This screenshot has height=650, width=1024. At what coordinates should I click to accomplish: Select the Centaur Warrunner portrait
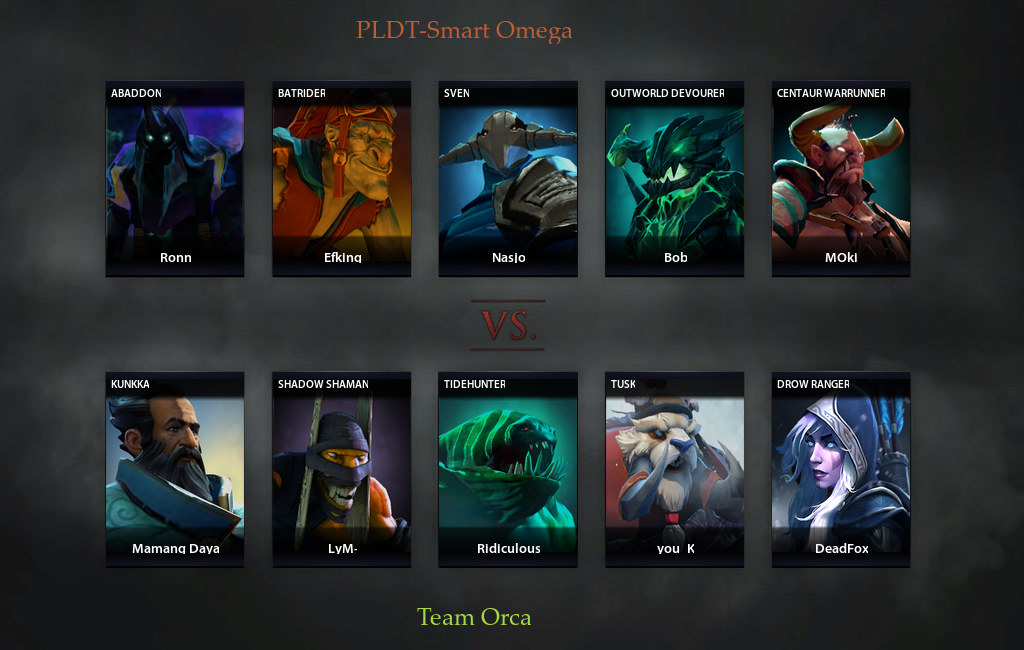(841, 178)
